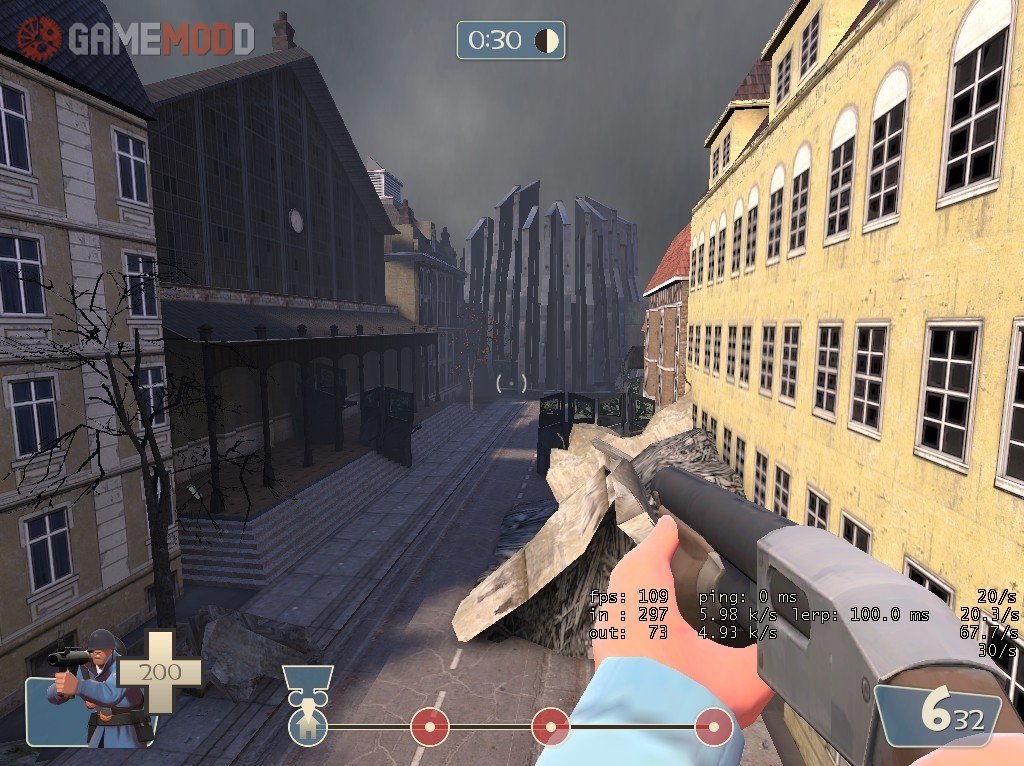This screenshot has width=1024, height=766.
Task: Select the blue home base track icon
Action: [307, 726]
